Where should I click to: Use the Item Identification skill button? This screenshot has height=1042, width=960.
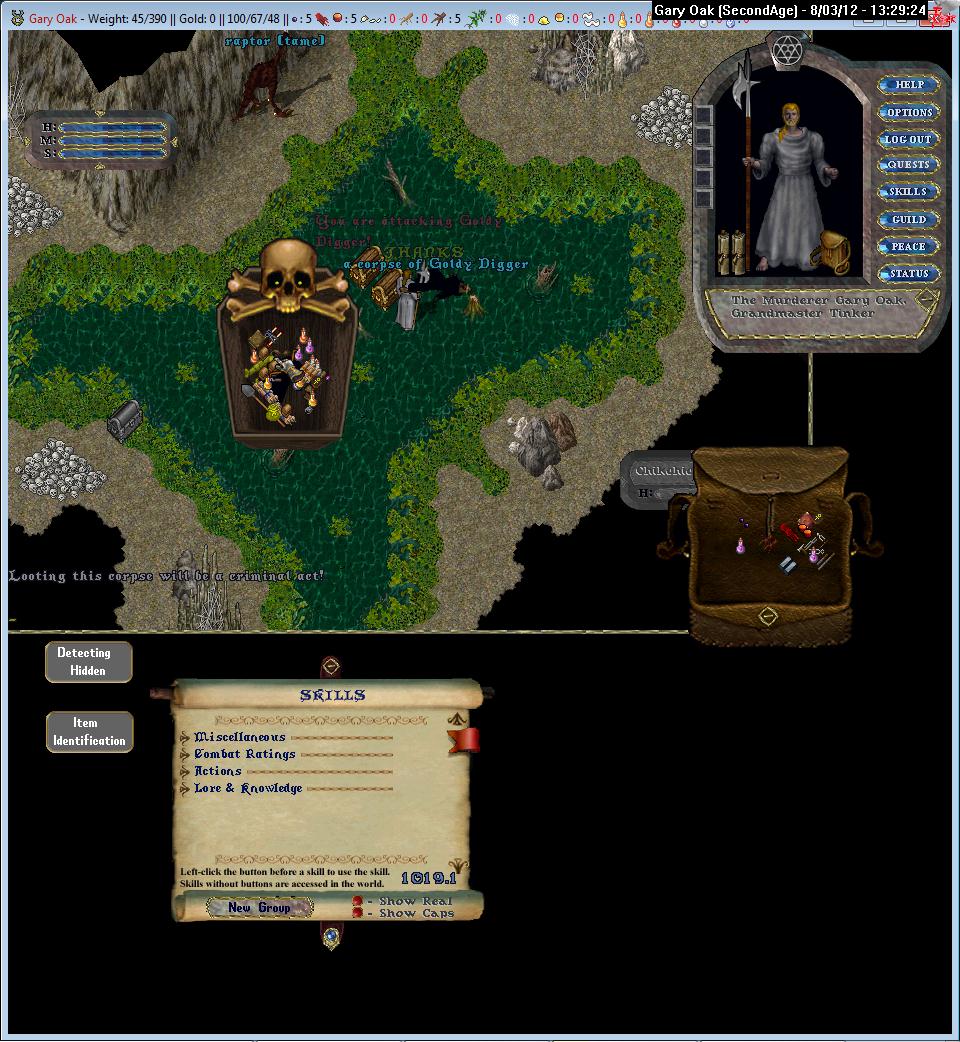tap(89, 732)
